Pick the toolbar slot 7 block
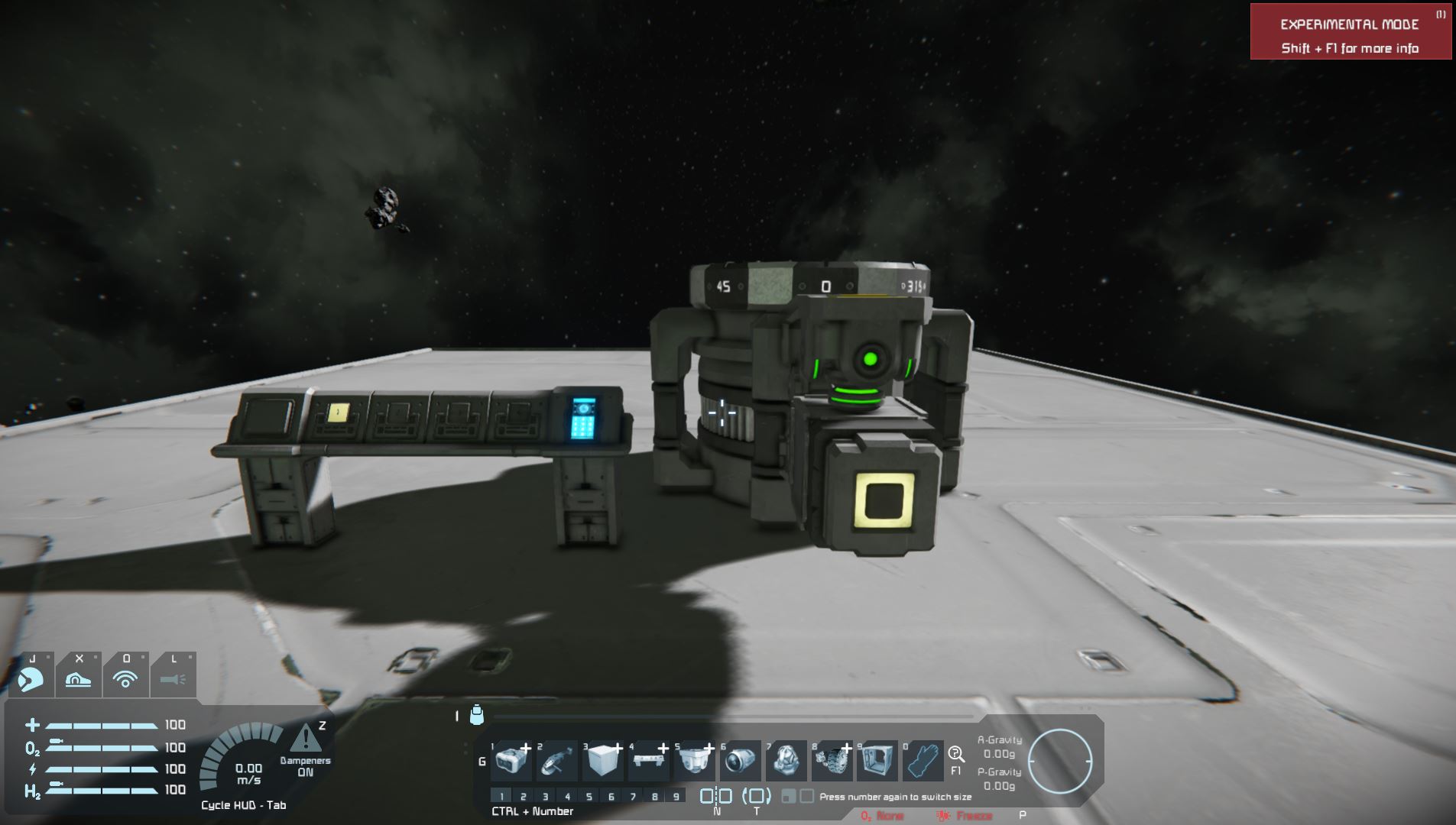 click(x=786, y=761)
